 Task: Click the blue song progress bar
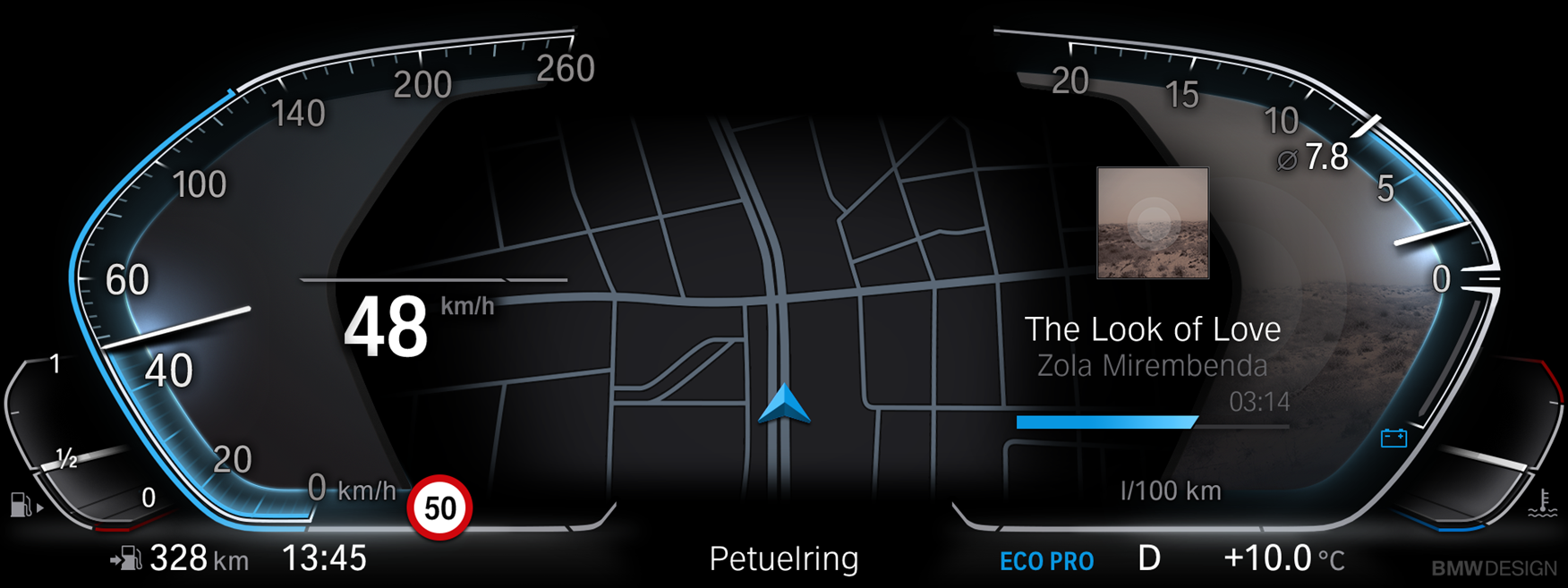1106,422
